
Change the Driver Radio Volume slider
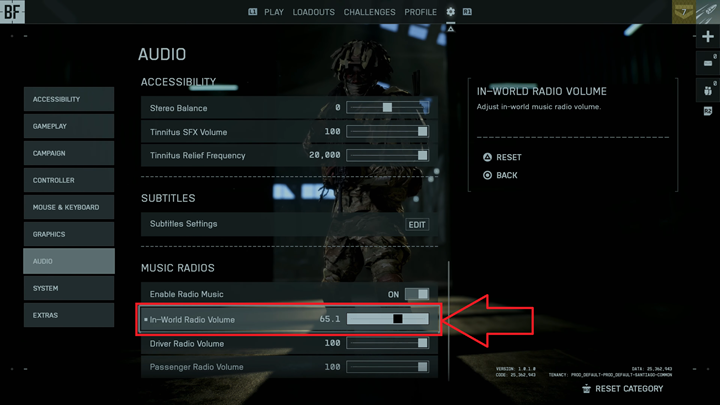point(388,343)
